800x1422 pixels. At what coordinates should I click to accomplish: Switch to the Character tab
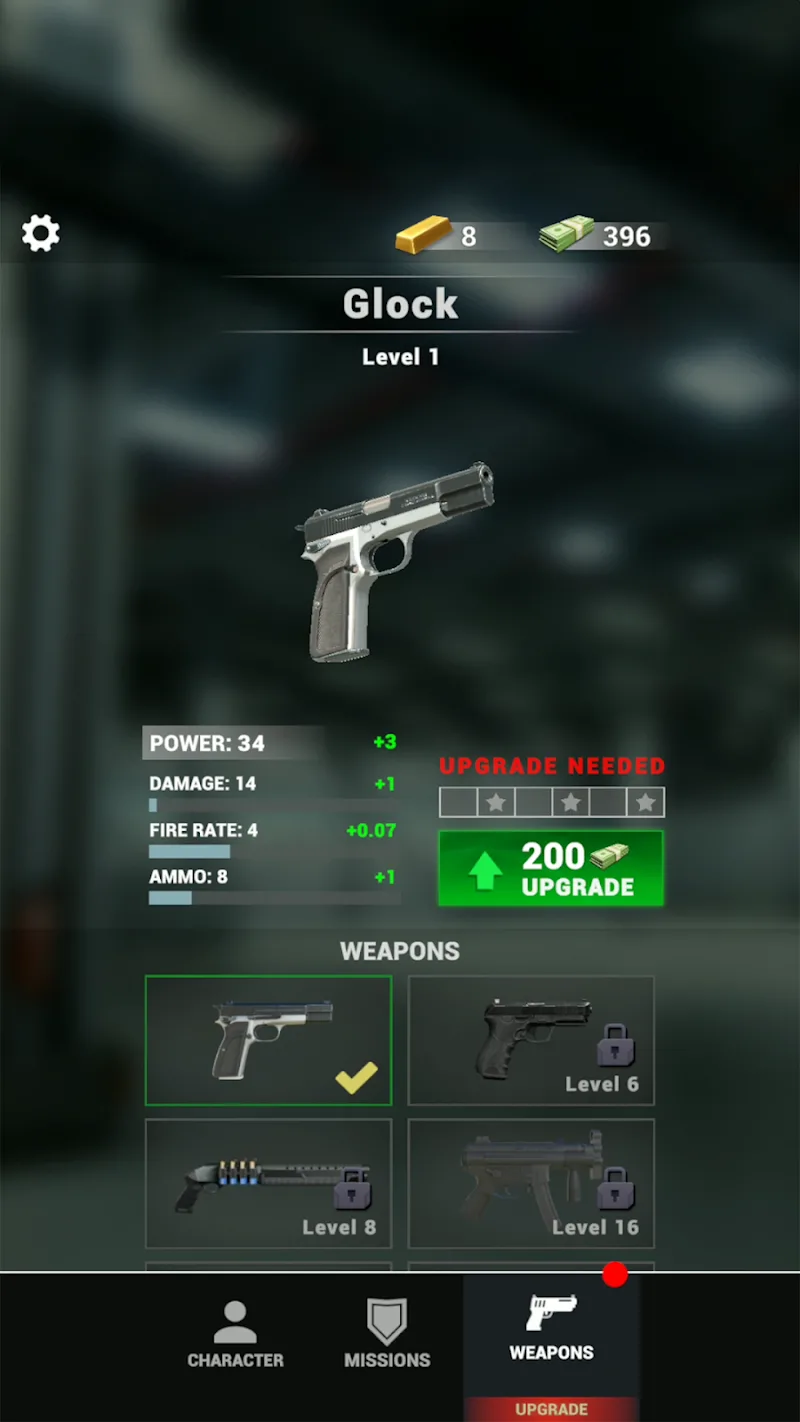click(235, 1335)
